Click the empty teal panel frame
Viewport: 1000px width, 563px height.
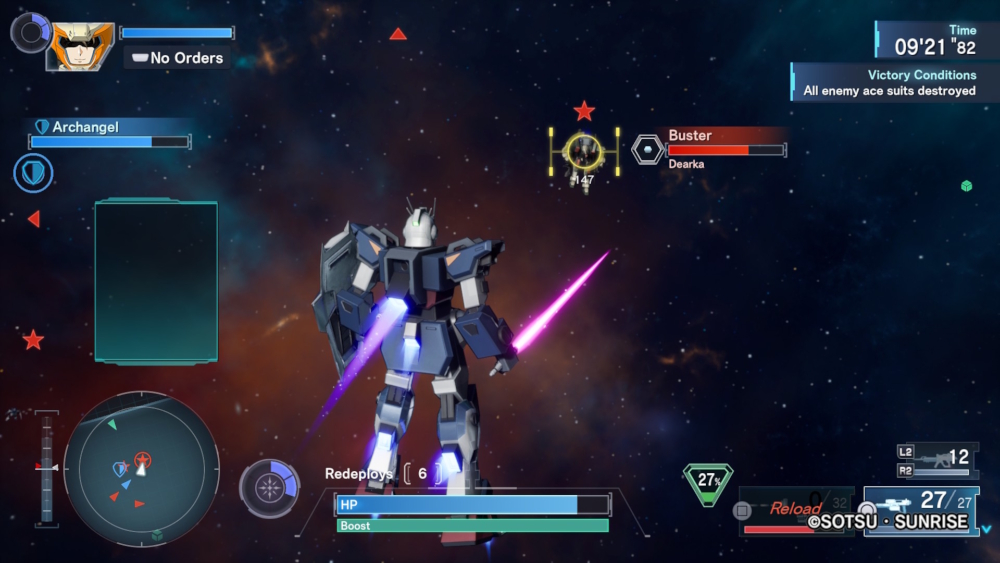pyautogui.click(x=156, y=281)
